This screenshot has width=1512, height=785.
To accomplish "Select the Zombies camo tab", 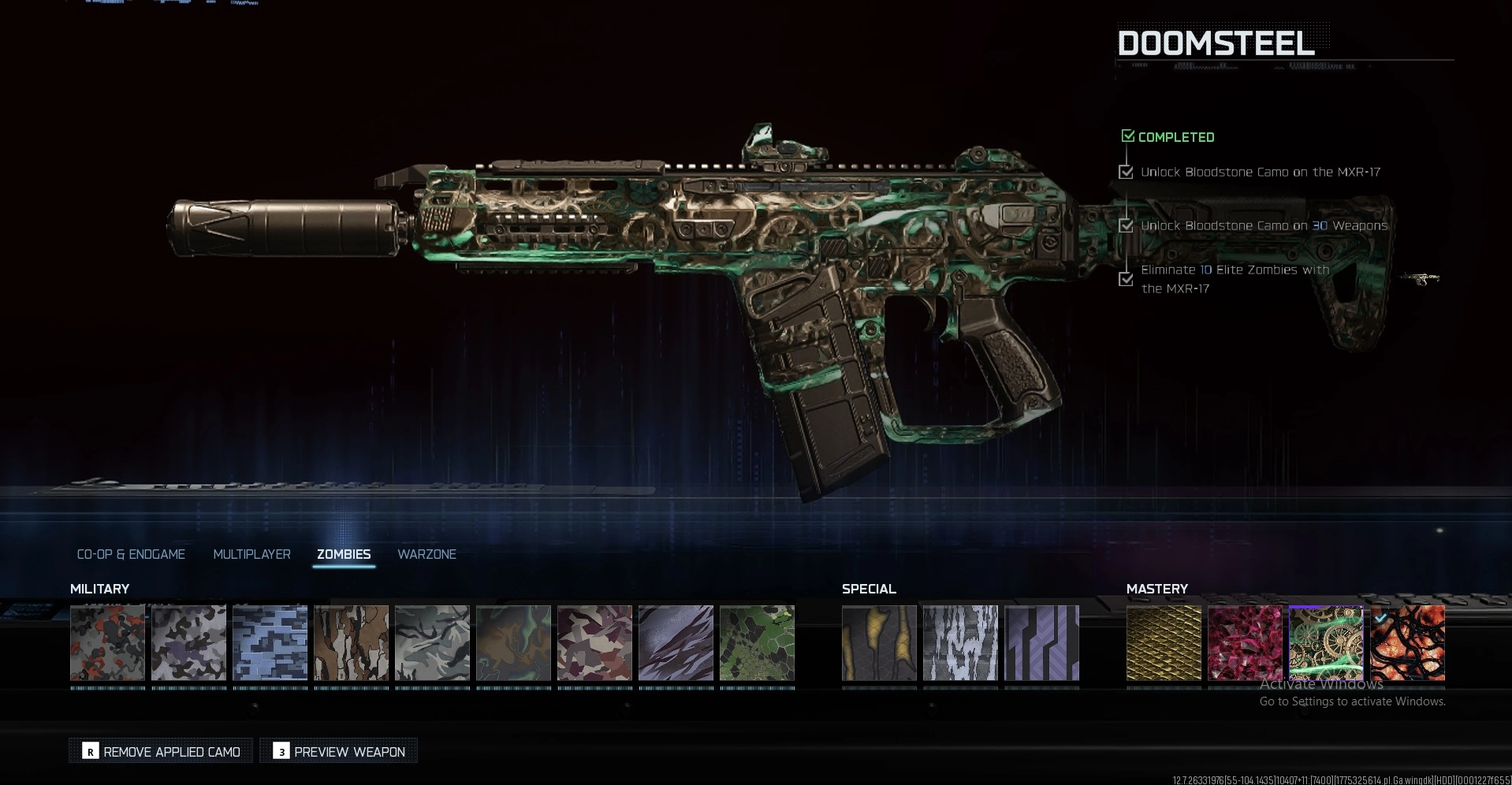I will 344,554.
